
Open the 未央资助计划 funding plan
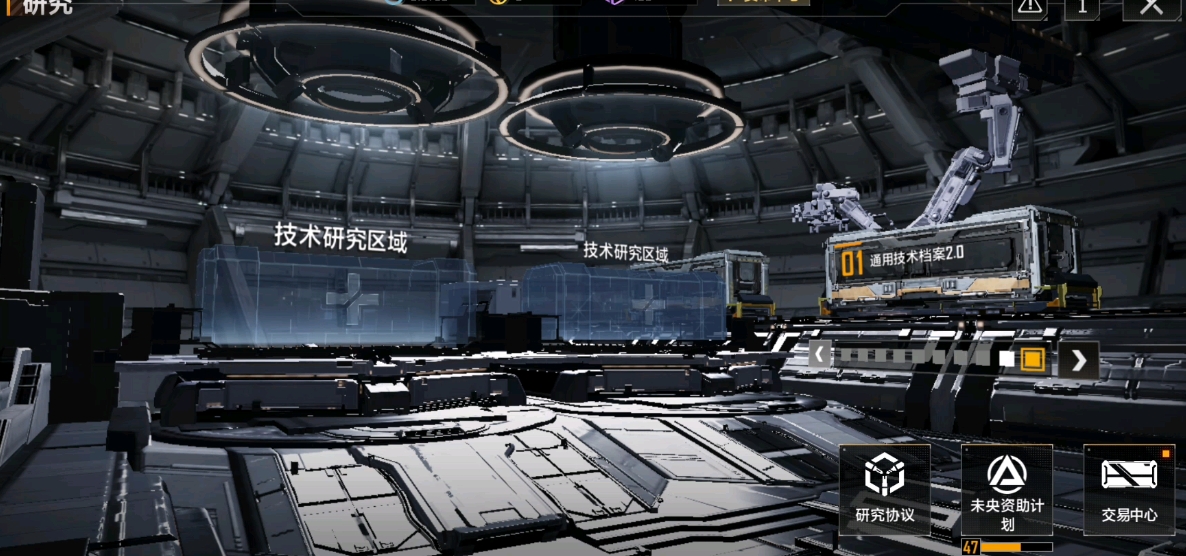click(1006, 490)
